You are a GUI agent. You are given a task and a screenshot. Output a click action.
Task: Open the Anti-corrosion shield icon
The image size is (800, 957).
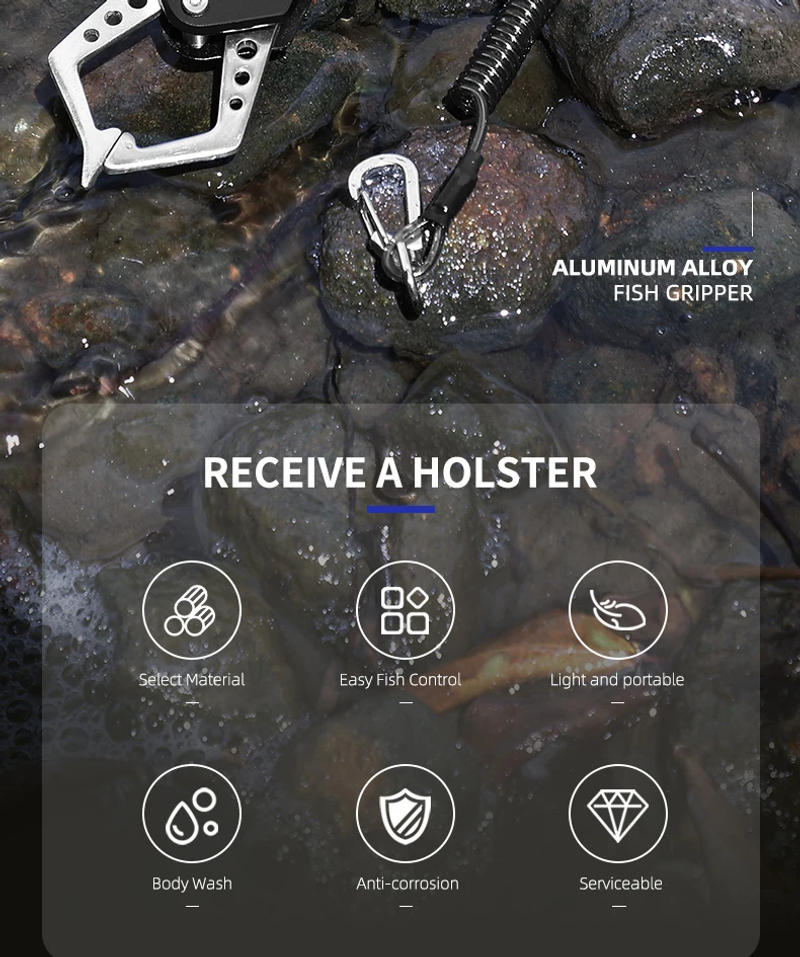(x=405, y=814)
